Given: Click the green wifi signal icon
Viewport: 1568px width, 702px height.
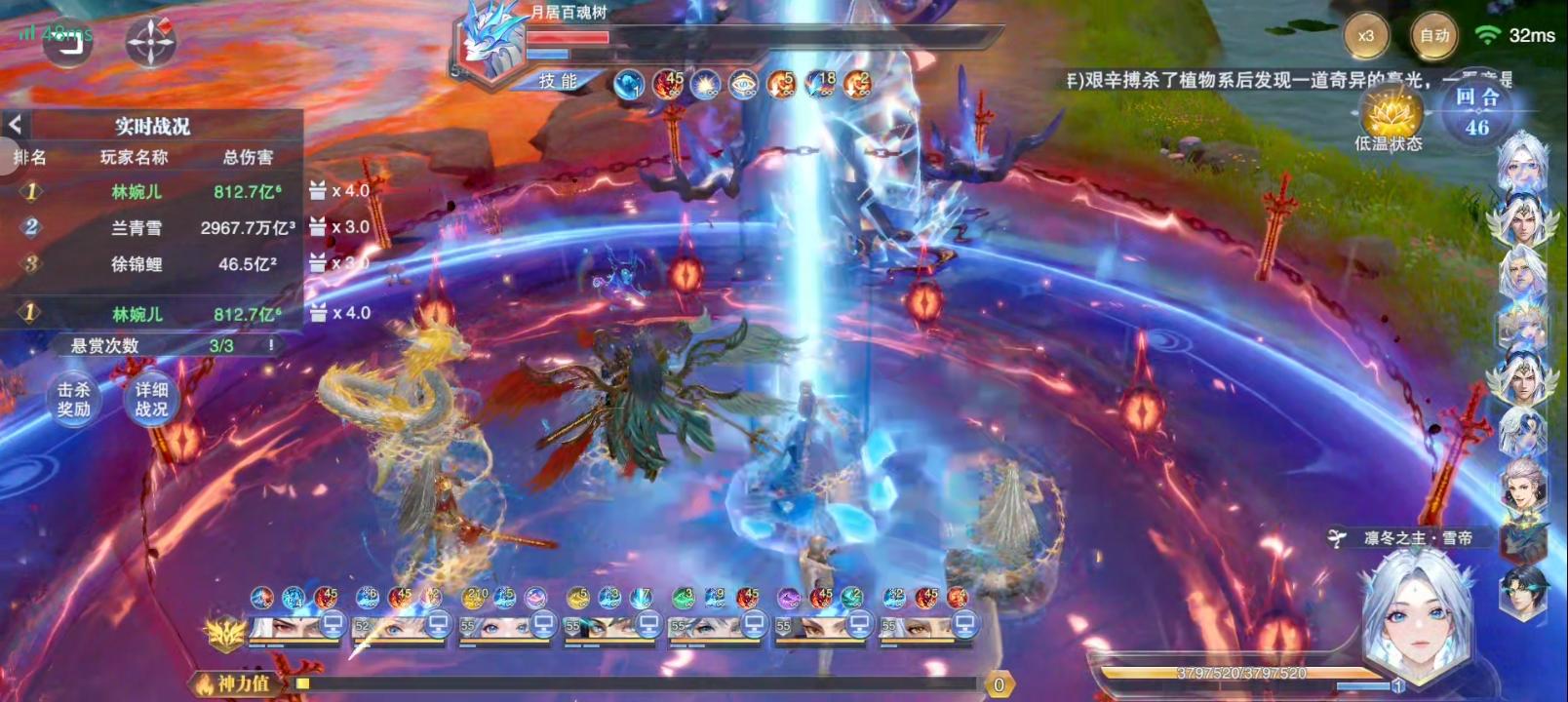Looking at the screenshot, I should click(x=1486, y=32).
